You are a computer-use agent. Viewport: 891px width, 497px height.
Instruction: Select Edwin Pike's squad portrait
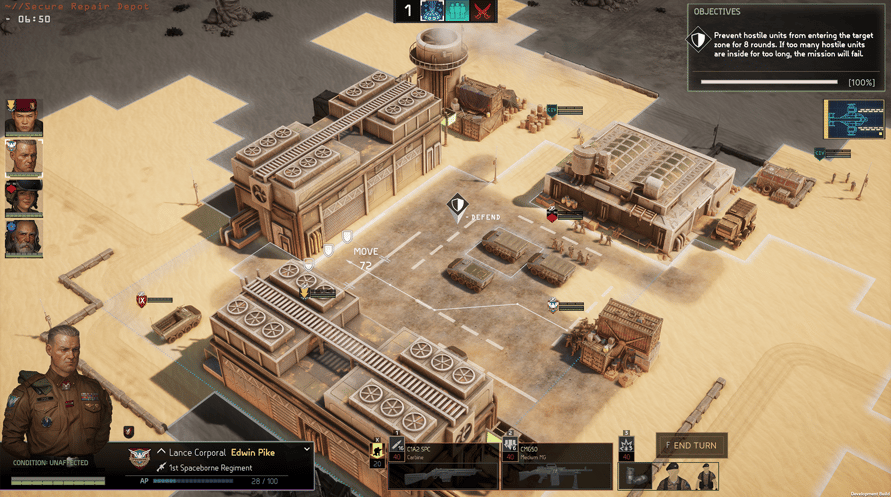pyautogui.click(x=23, y=158)
